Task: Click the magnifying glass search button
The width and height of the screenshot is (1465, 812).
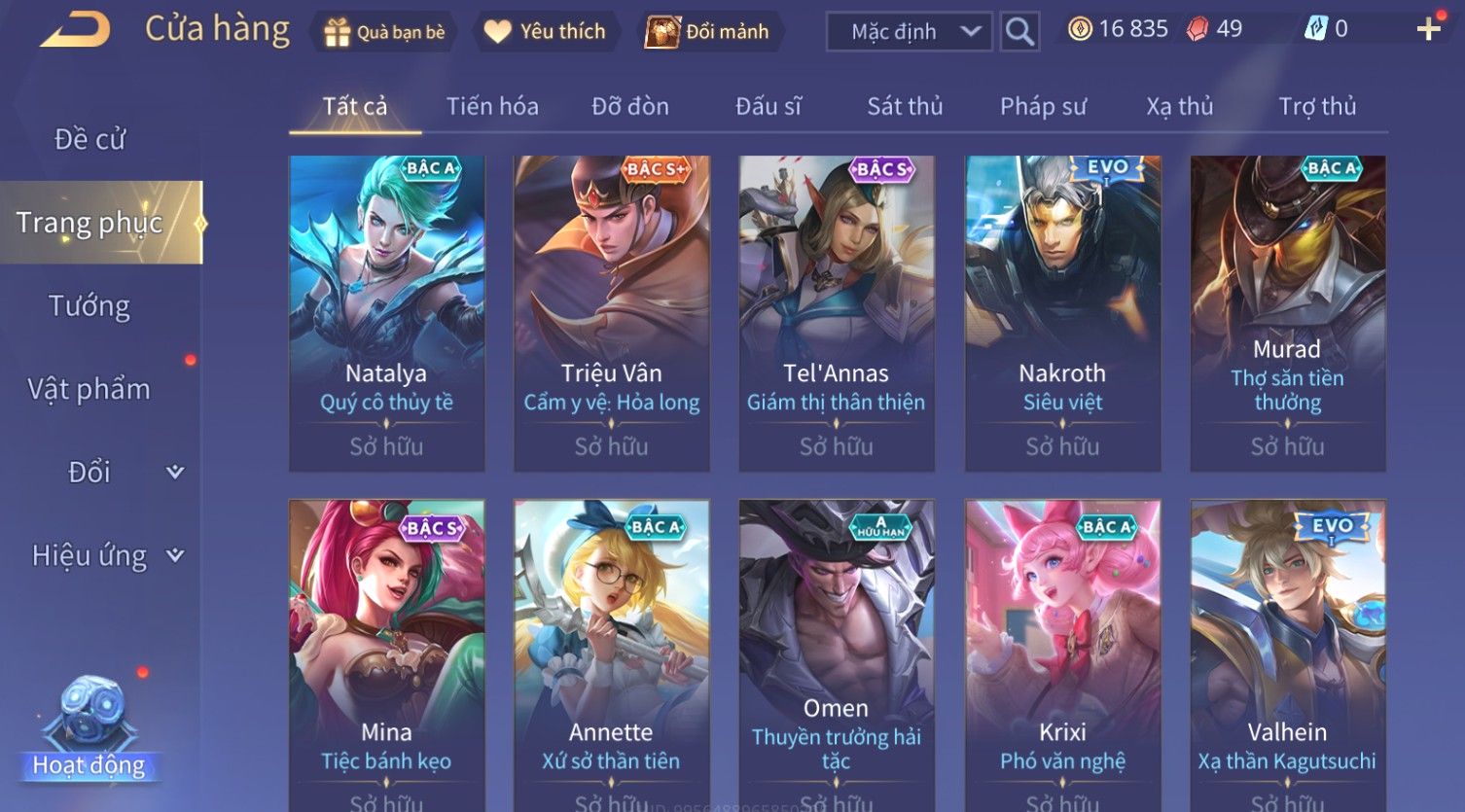Action: tap(1019, 32)
